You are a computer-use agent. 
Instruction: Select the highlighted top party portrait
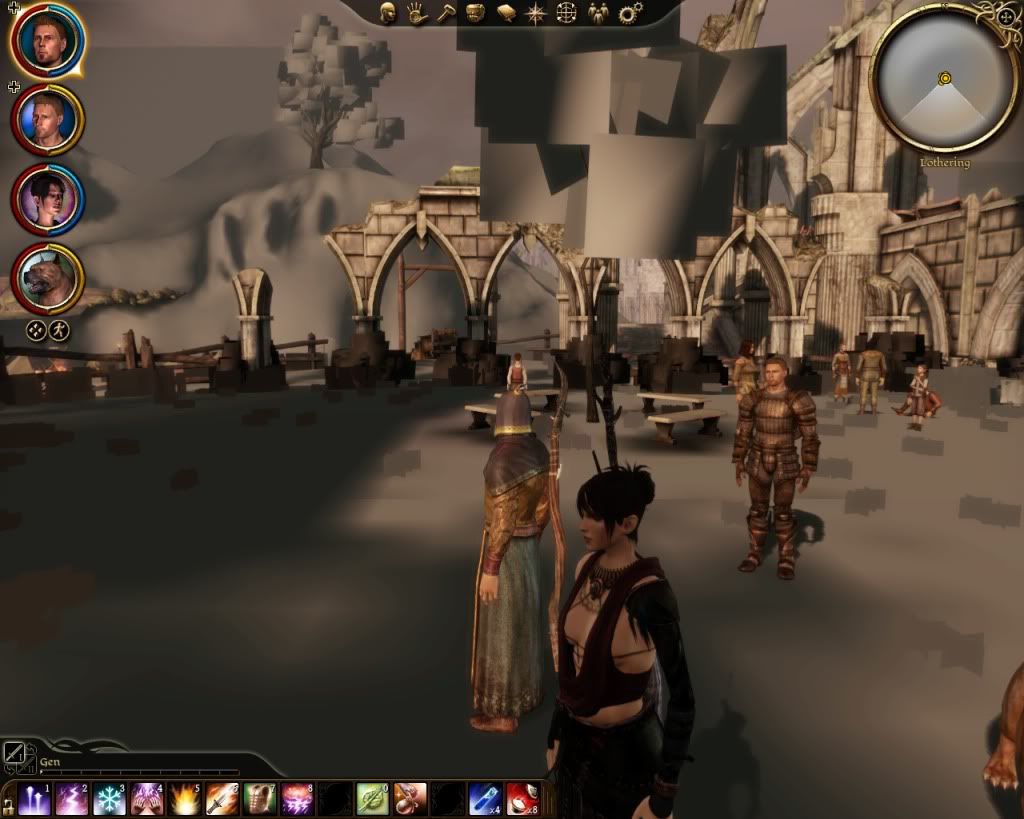(x=47, y=38)
